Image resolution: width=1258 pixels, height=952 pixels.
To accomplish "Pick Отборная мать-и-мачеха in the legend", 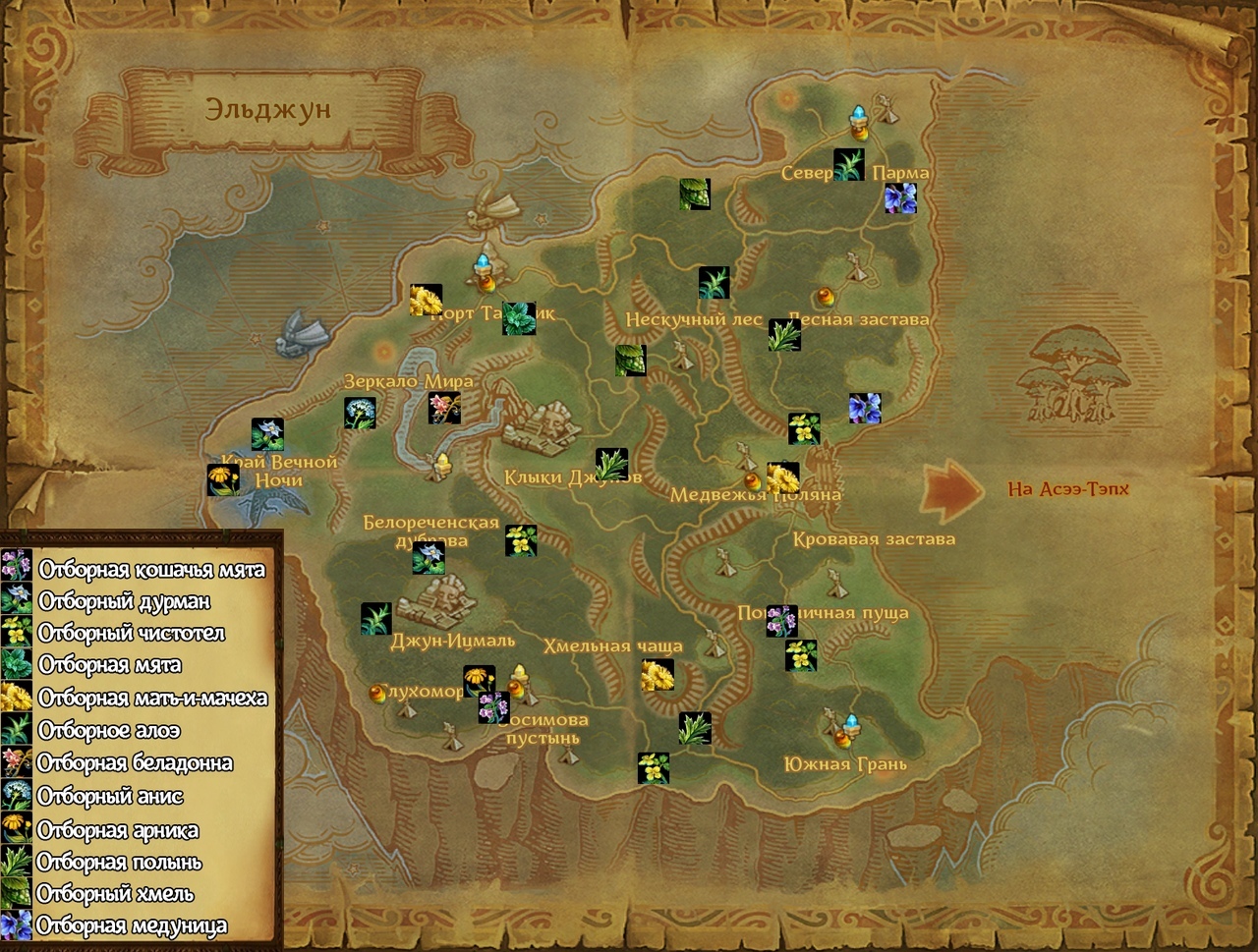I will click(152, 699).
